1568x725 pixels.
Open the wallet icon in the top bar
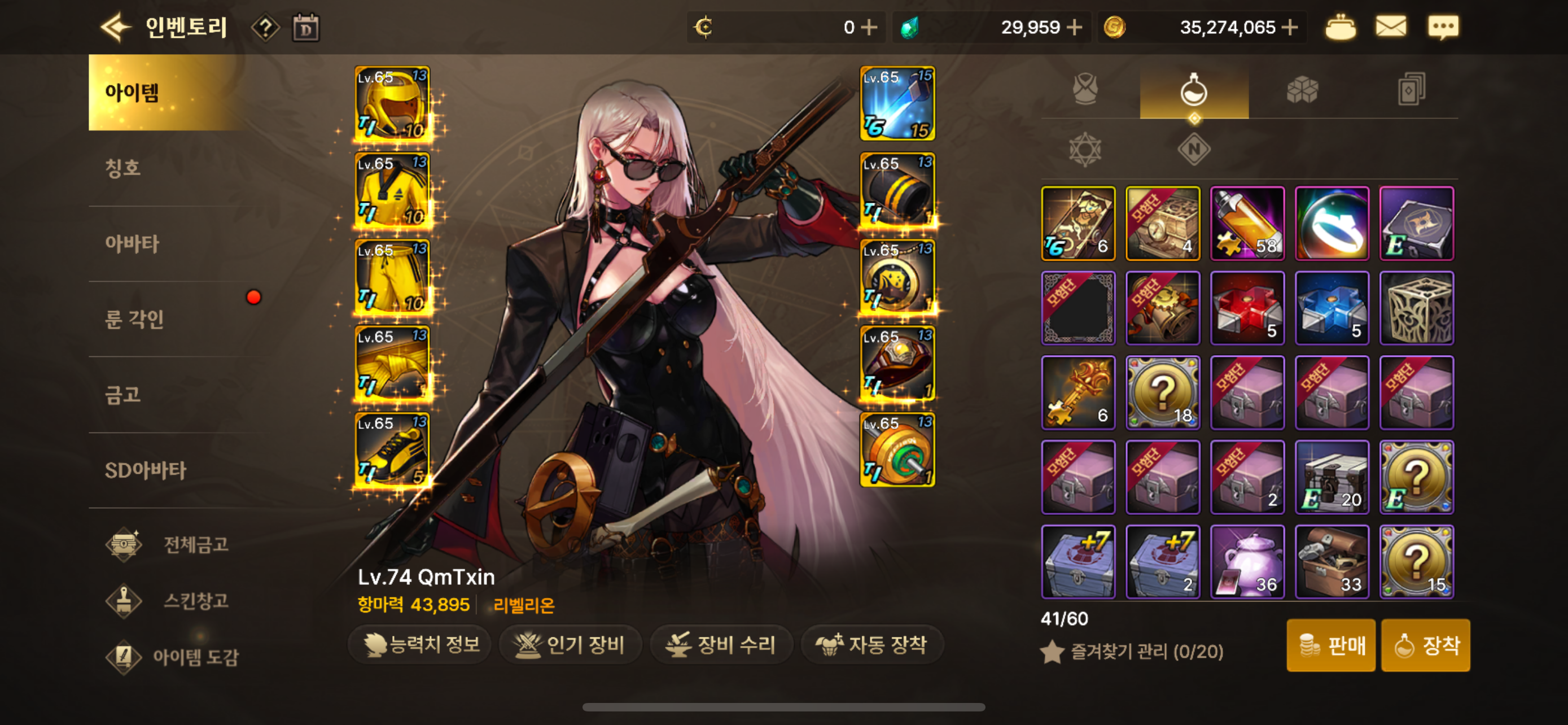tap(1341, 26)
